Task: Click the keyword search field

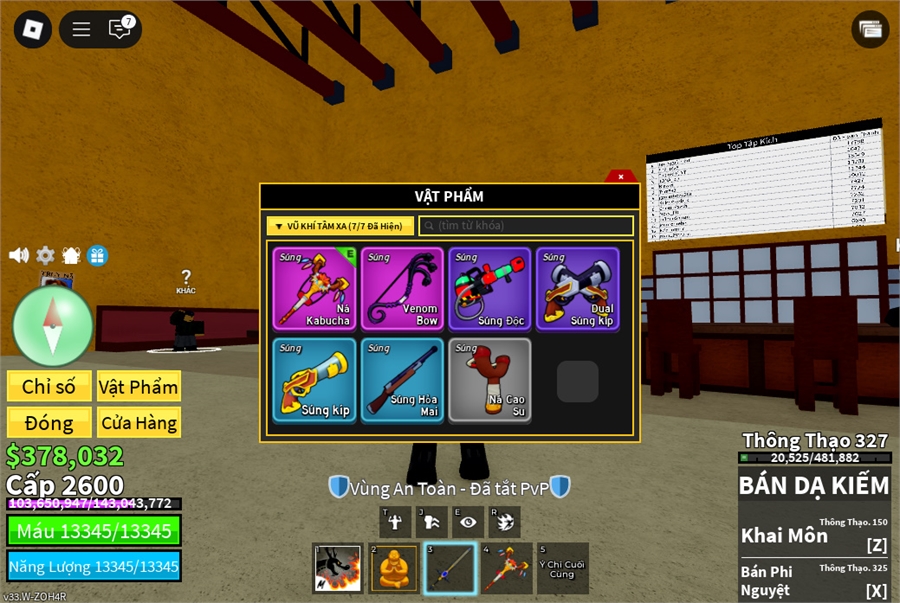Action: (526, 226)
